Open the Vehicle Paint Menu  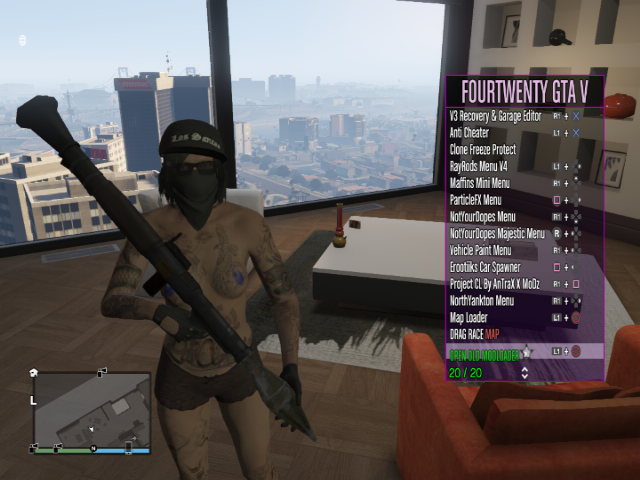pos(481,250)
